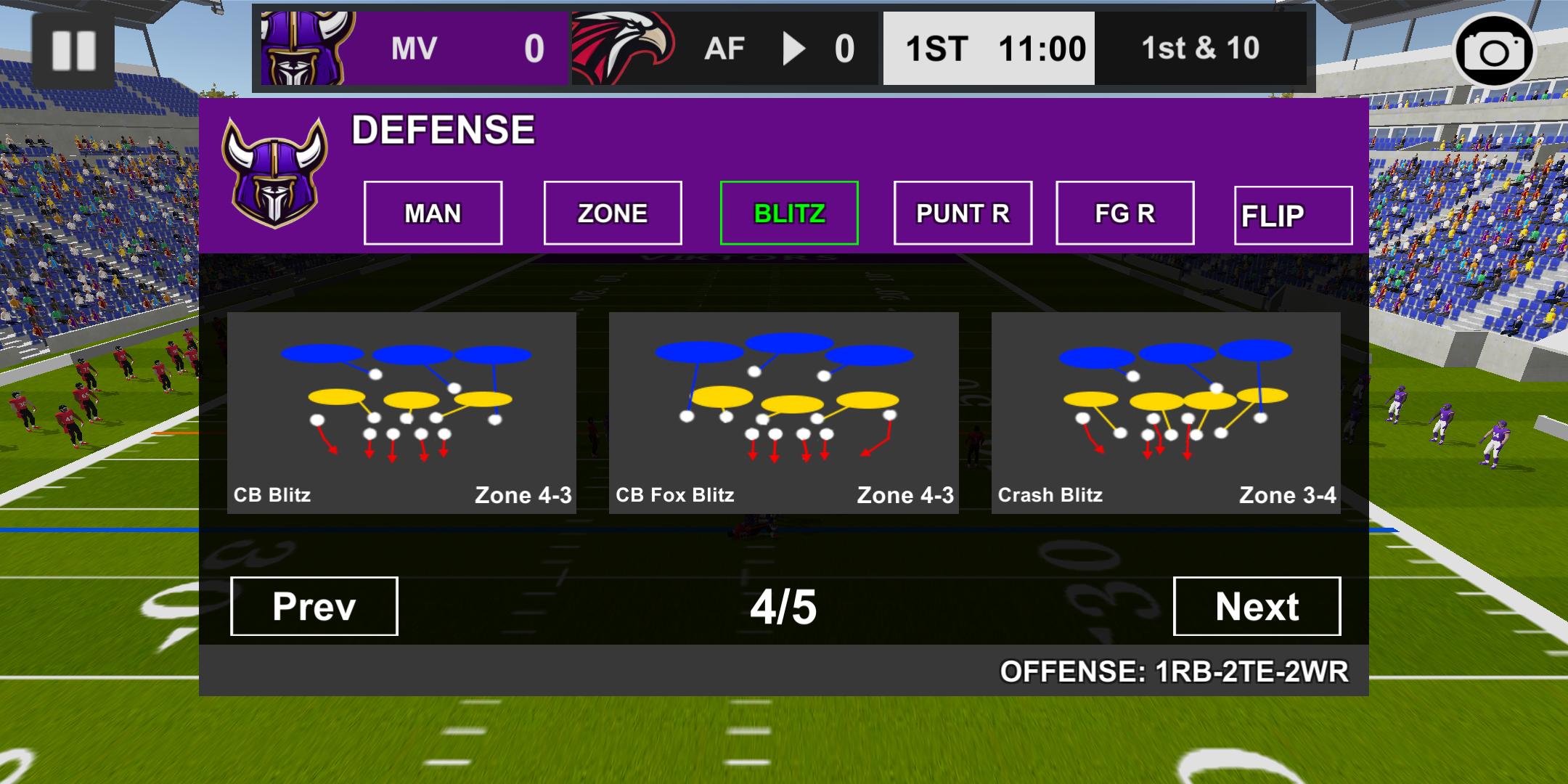Select the CB Fox Blitz play diagram
The width and height of the screenshot is (1568, 784).
784,412
